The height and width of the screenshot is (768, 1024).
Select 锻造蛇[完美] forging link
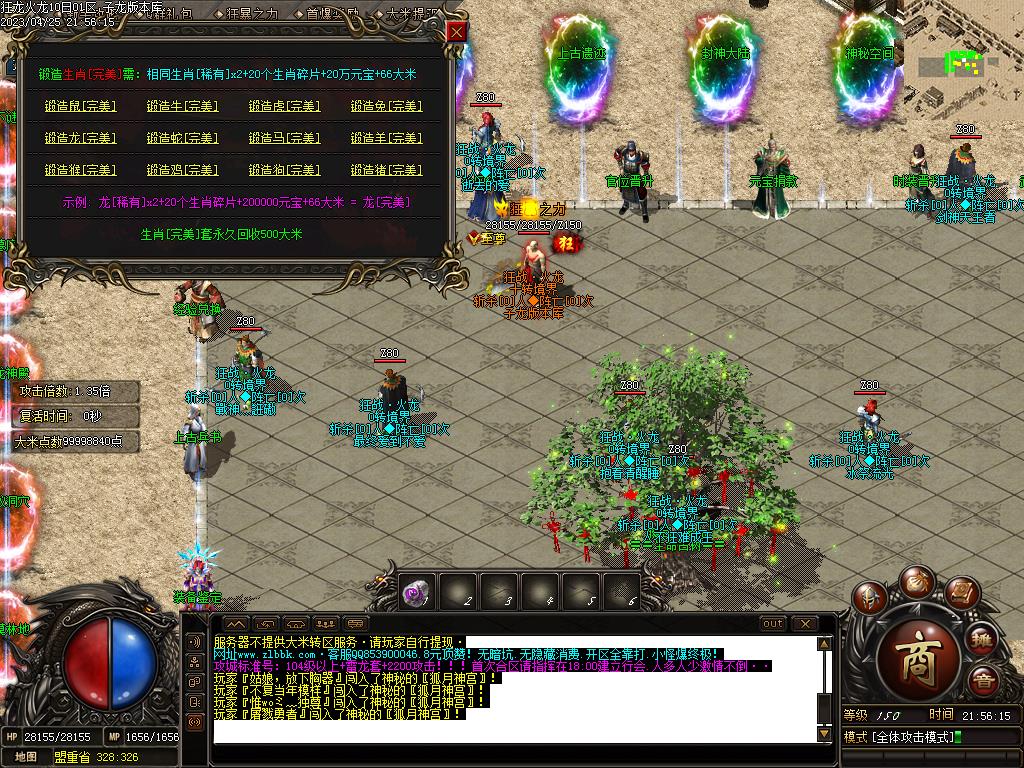tap(182, 138)
